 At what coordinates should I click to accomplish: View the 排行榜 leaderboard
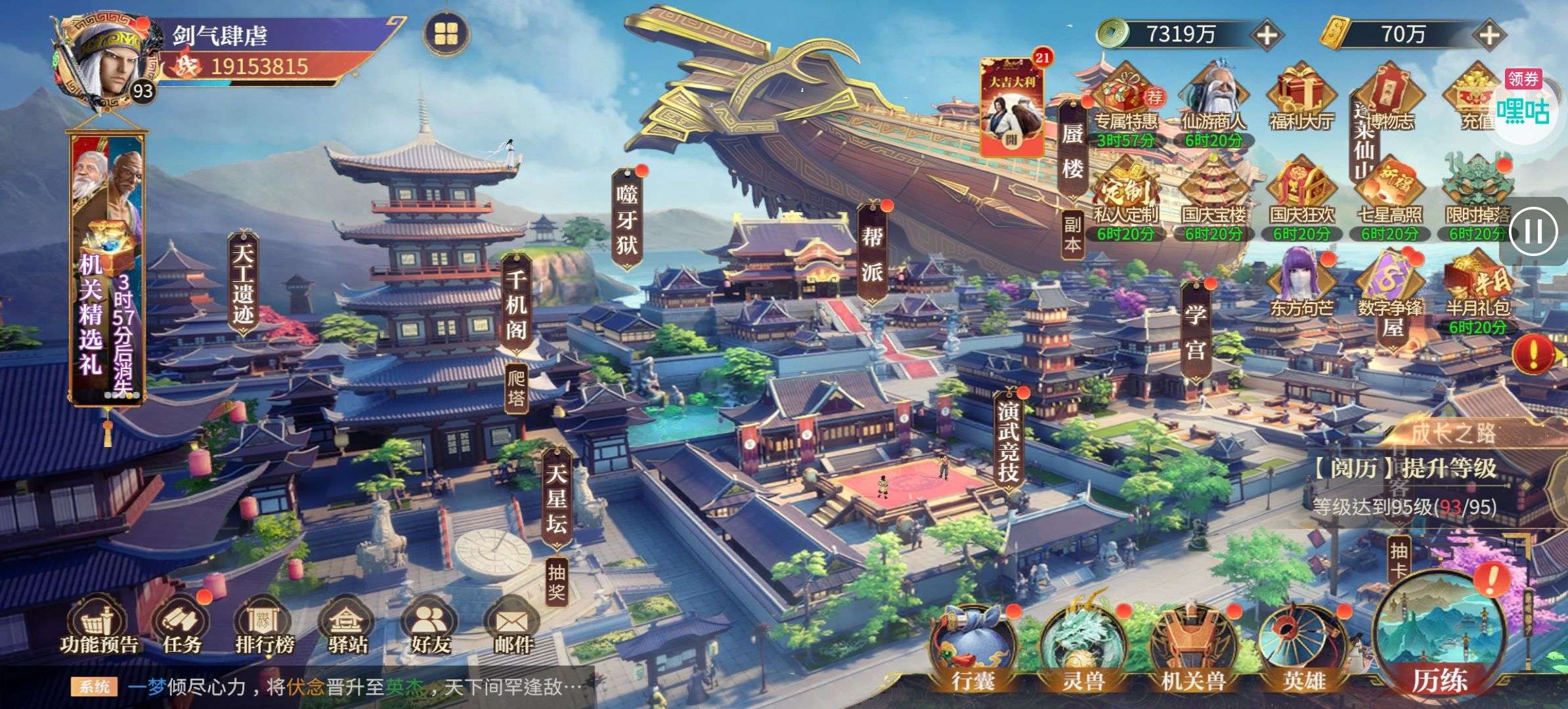pyautogui.click(x=265, y=627)
